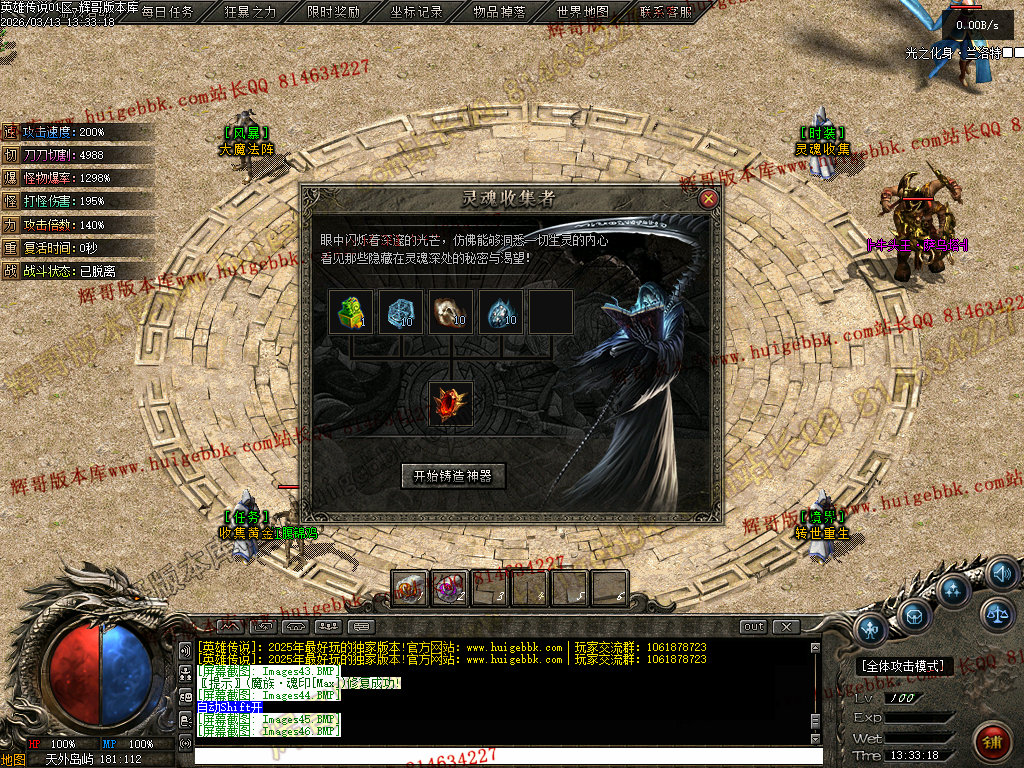
Task: Select the green jade seal material slot
Action: tap(351, 312)
